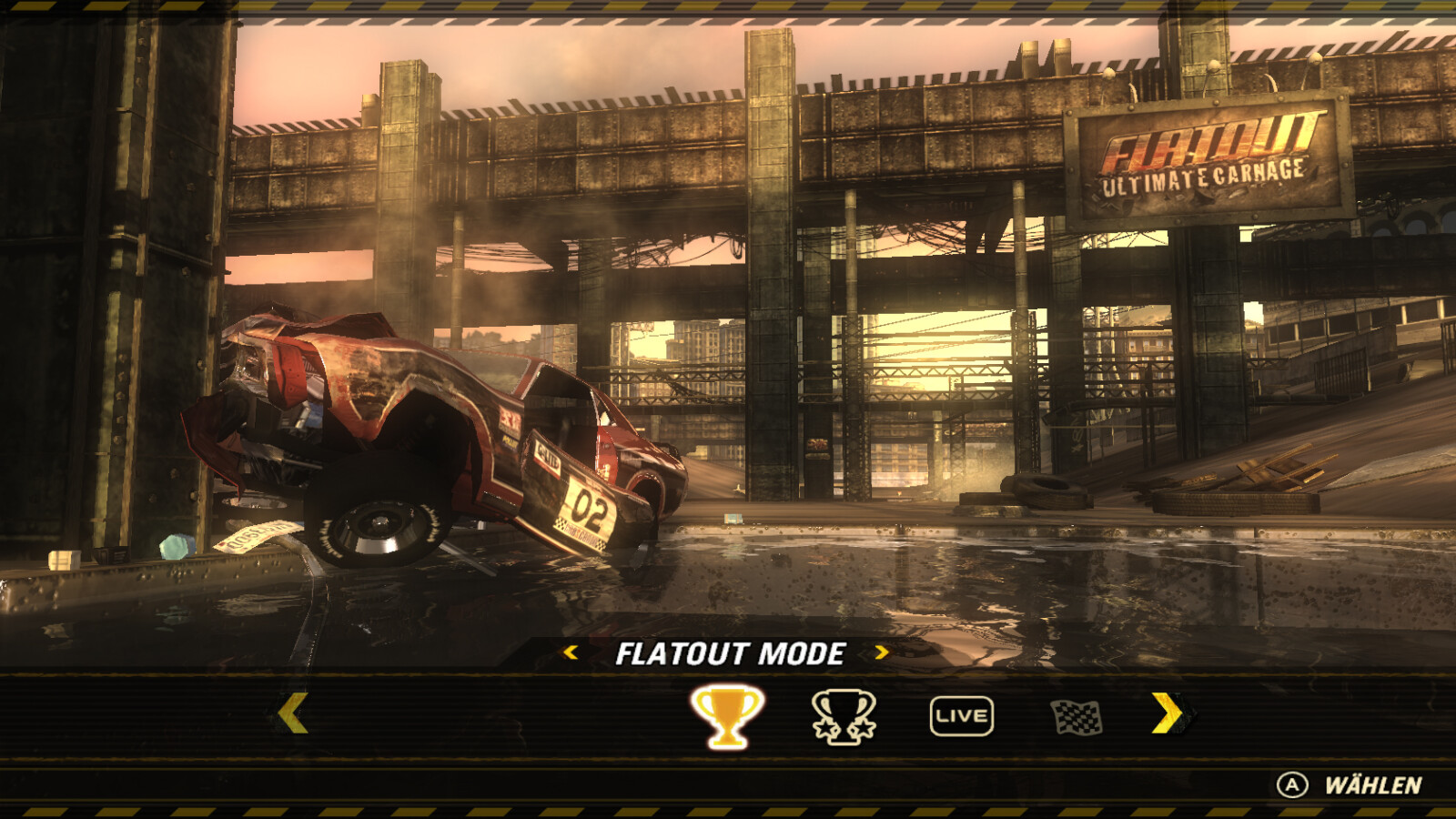Click small left arrow beside FlatOut Mode title

pyautogui.click(x=571, y=652)
